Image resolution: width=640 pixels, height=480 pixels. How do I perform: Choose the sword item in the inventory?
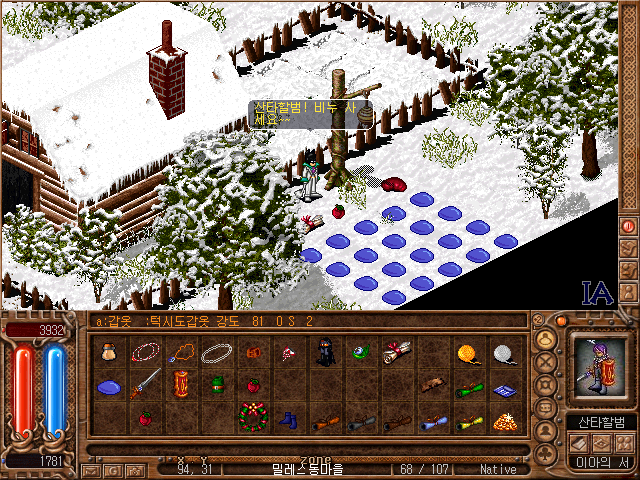[146, 382]
